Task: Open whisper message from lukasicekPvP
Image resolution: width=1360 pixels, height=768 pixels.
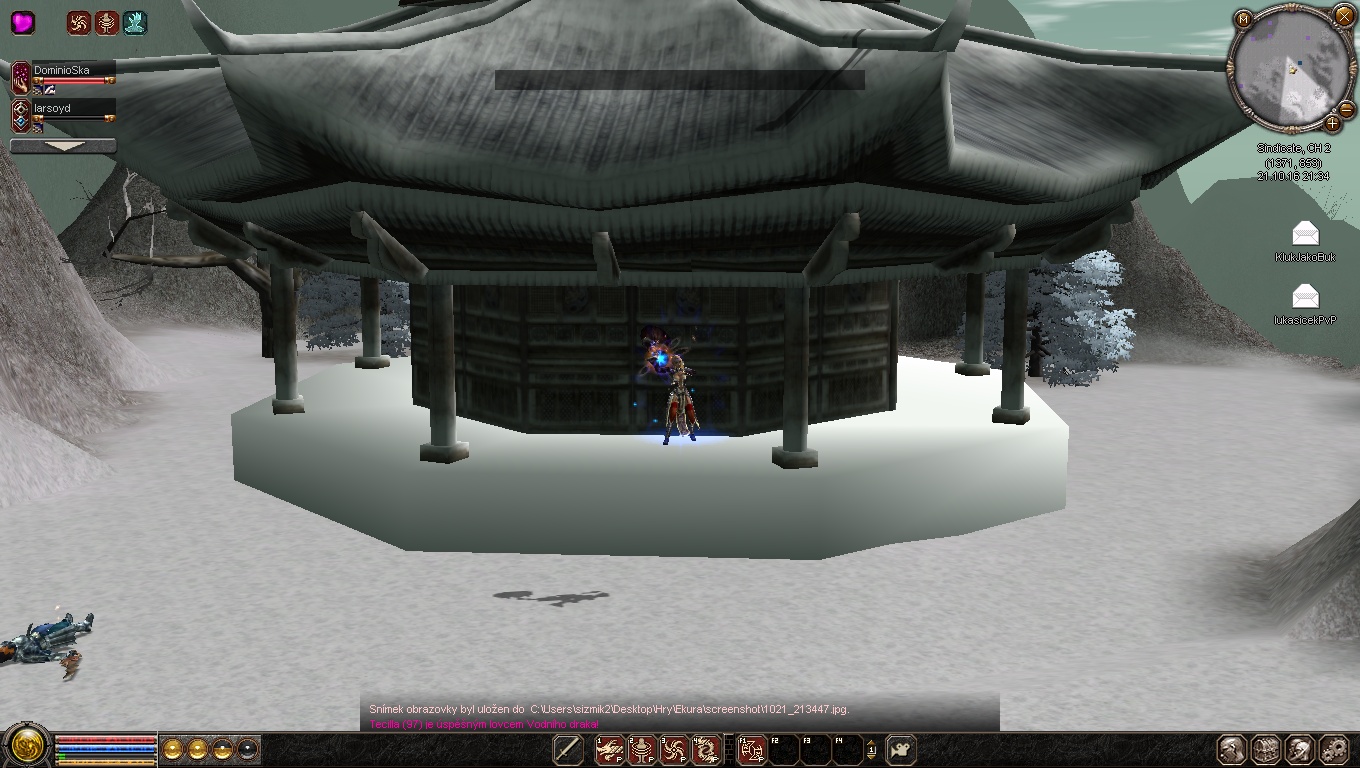Action: tap(1305, 296)
